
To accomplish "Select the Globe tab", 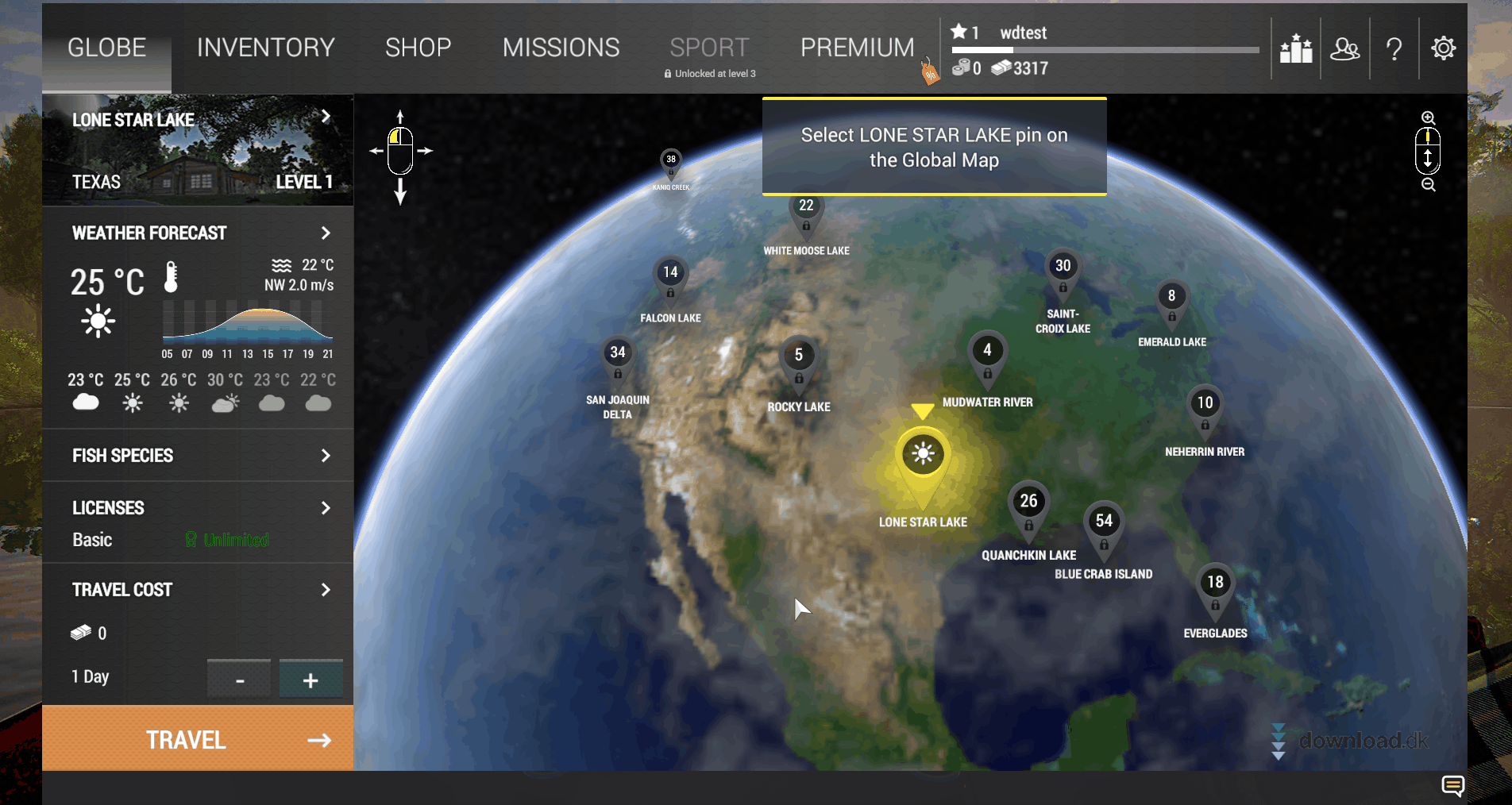I will [x=106, y=48].
